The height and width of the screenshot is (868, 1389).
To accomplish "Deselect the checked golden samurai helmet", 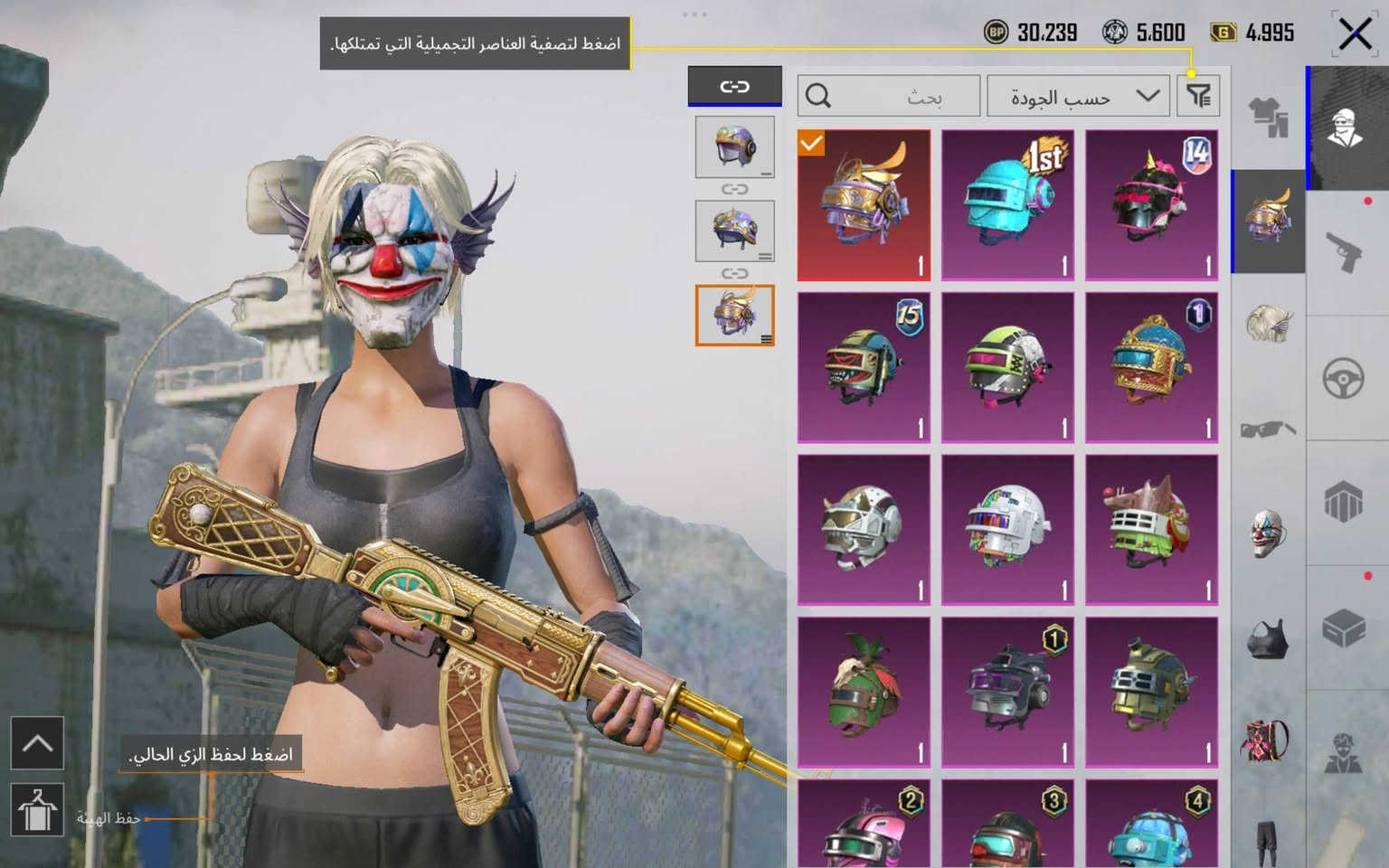I will click(x=862, y=204).
